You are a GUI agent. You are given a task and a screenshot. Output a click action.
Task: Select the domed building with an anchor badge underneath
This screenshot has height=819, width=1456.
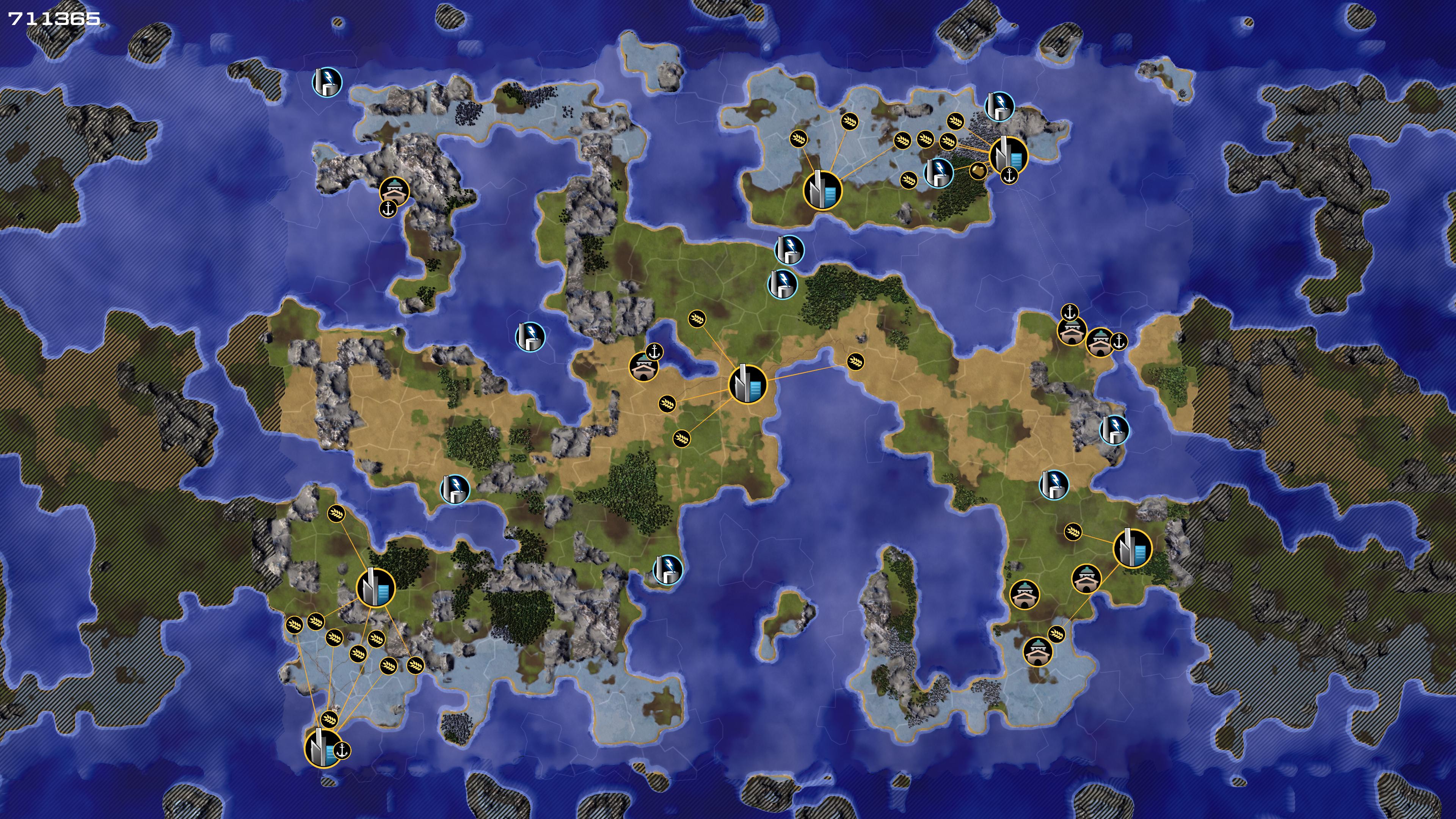point(394,190)
